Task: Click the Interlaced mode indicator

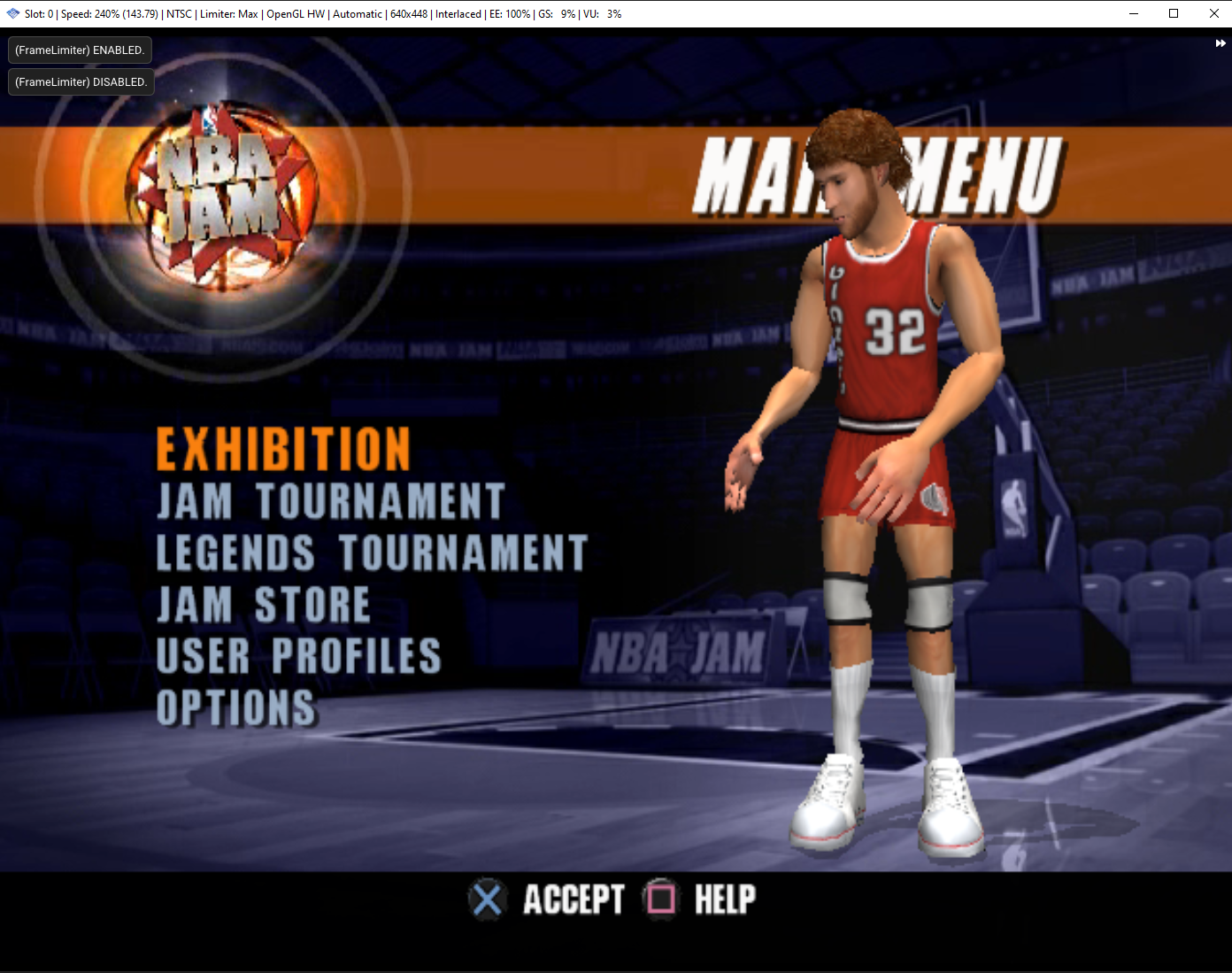Action: coord(458,13)
